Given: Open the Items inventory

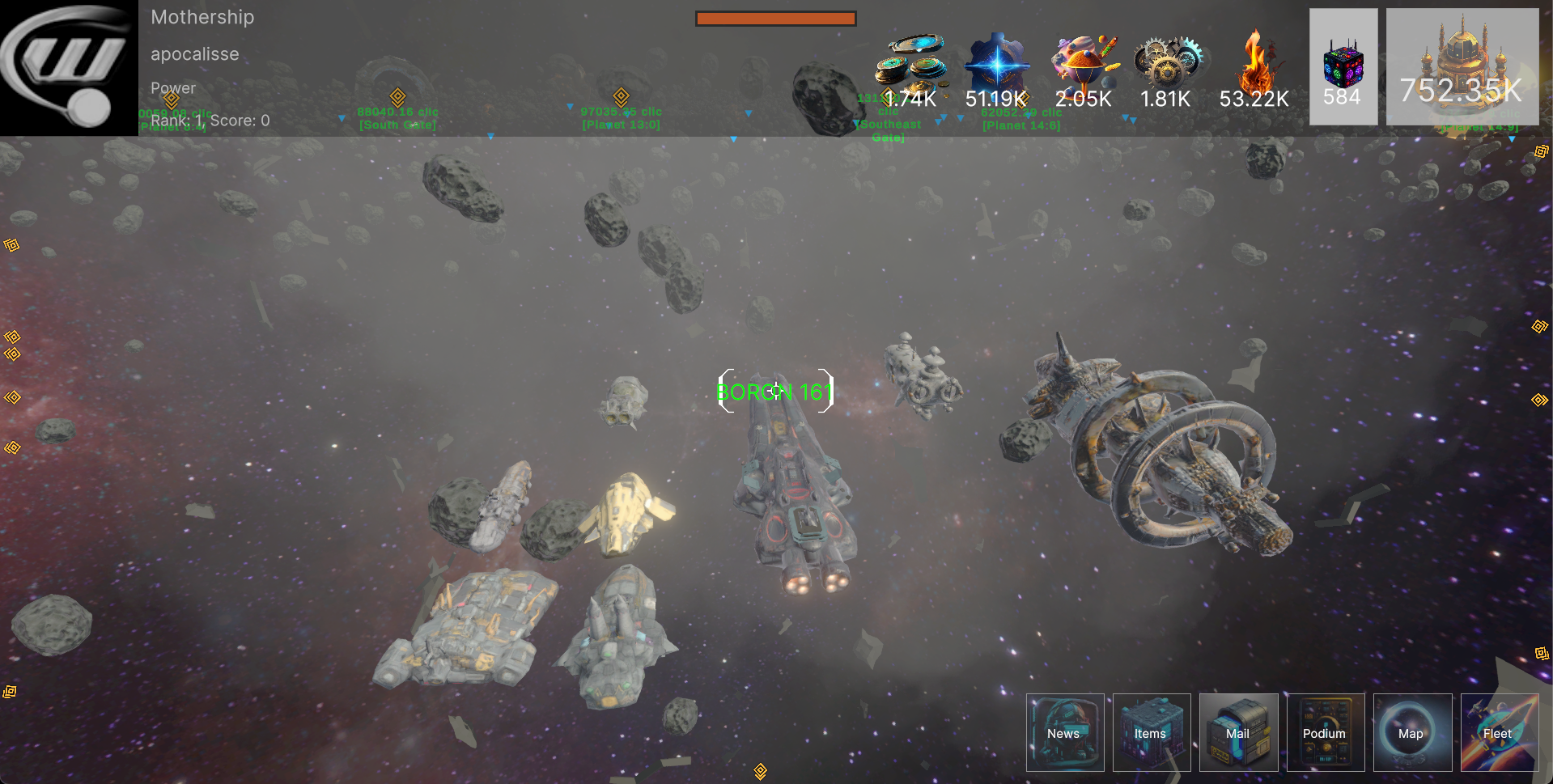Looking at the screenshot, I should click(1151, 732).
